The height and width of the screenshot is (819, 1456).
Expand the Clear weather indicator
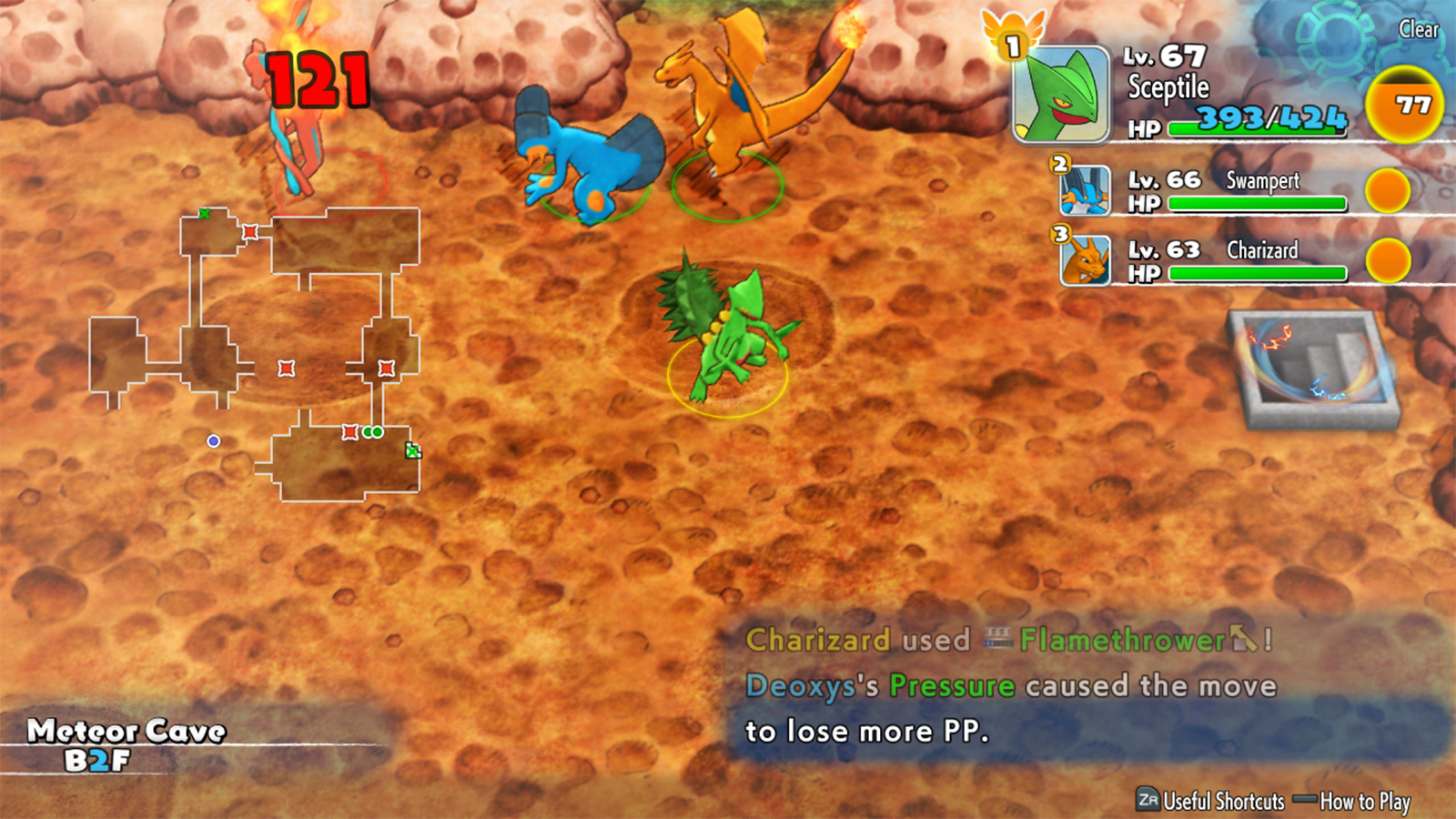click(1420, 30)
